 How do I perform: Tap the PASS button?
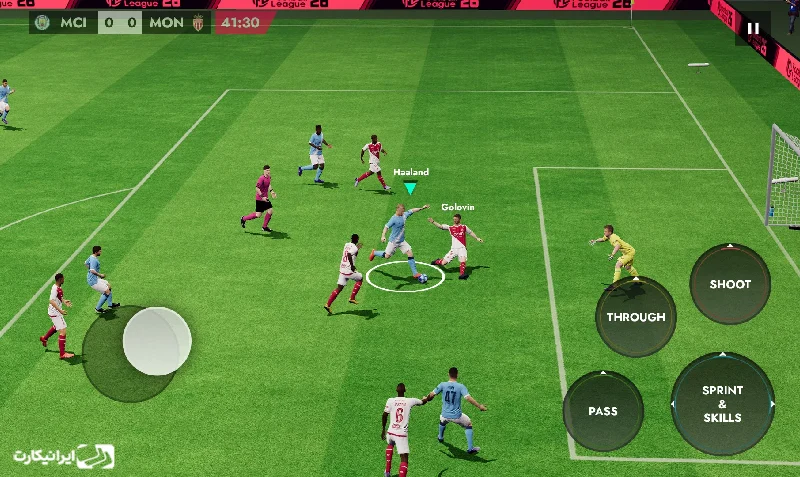click(x=603, y=411)
